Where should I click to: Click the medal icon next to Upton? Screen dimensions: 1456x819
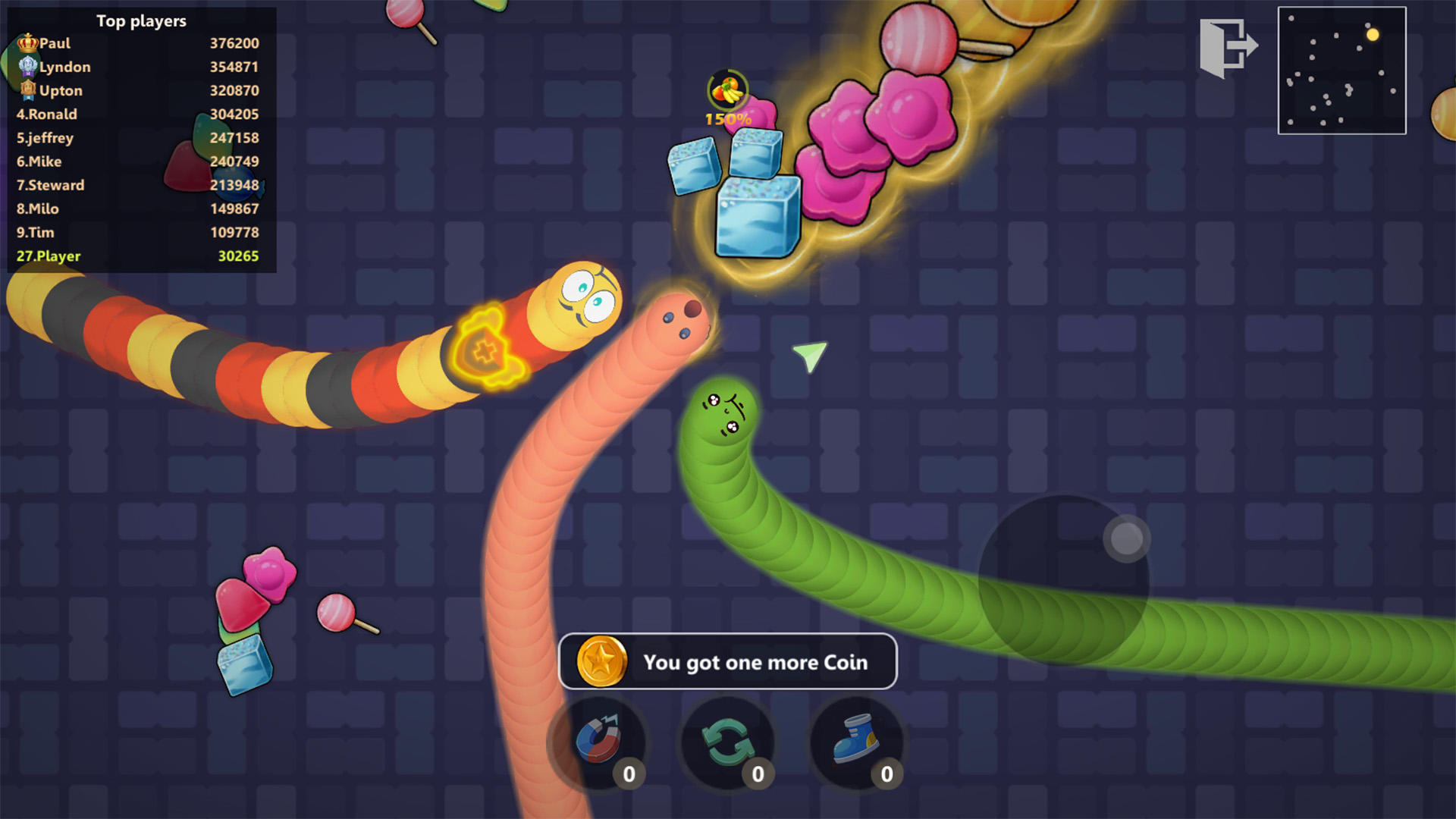pos(29,89)
